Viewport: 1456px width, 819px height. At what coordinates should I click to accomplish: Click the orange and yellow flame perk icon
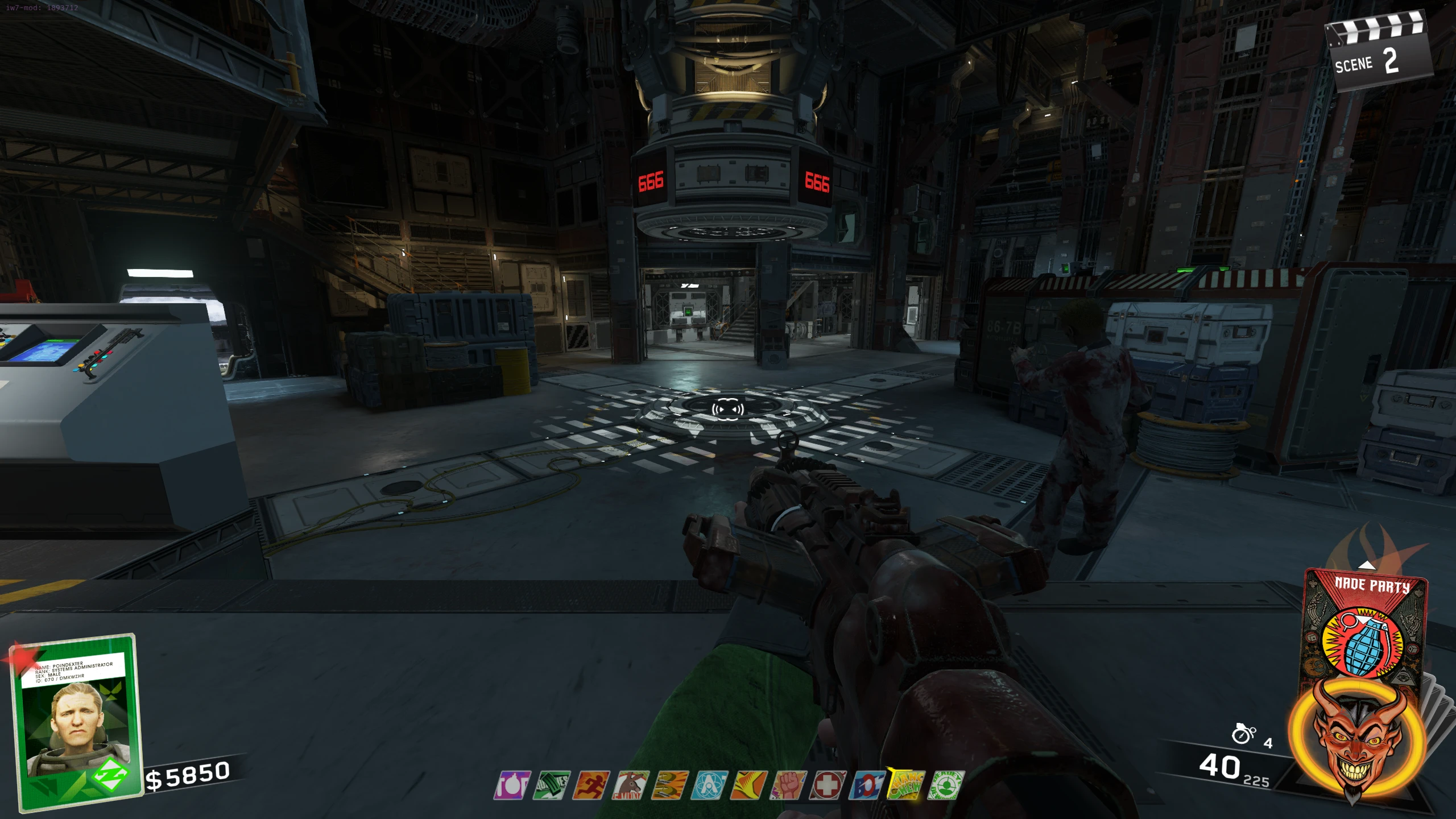coord(749,785)
